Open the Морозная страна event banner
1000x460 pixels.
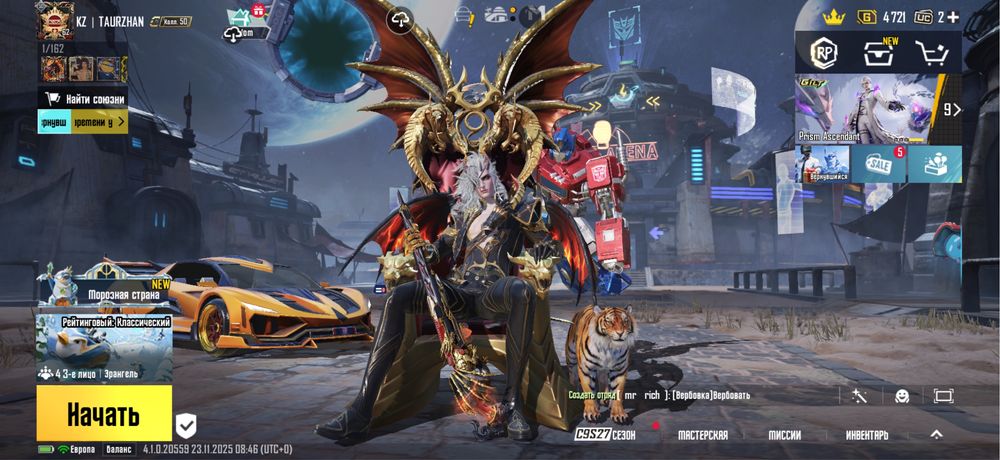(104, 285)
